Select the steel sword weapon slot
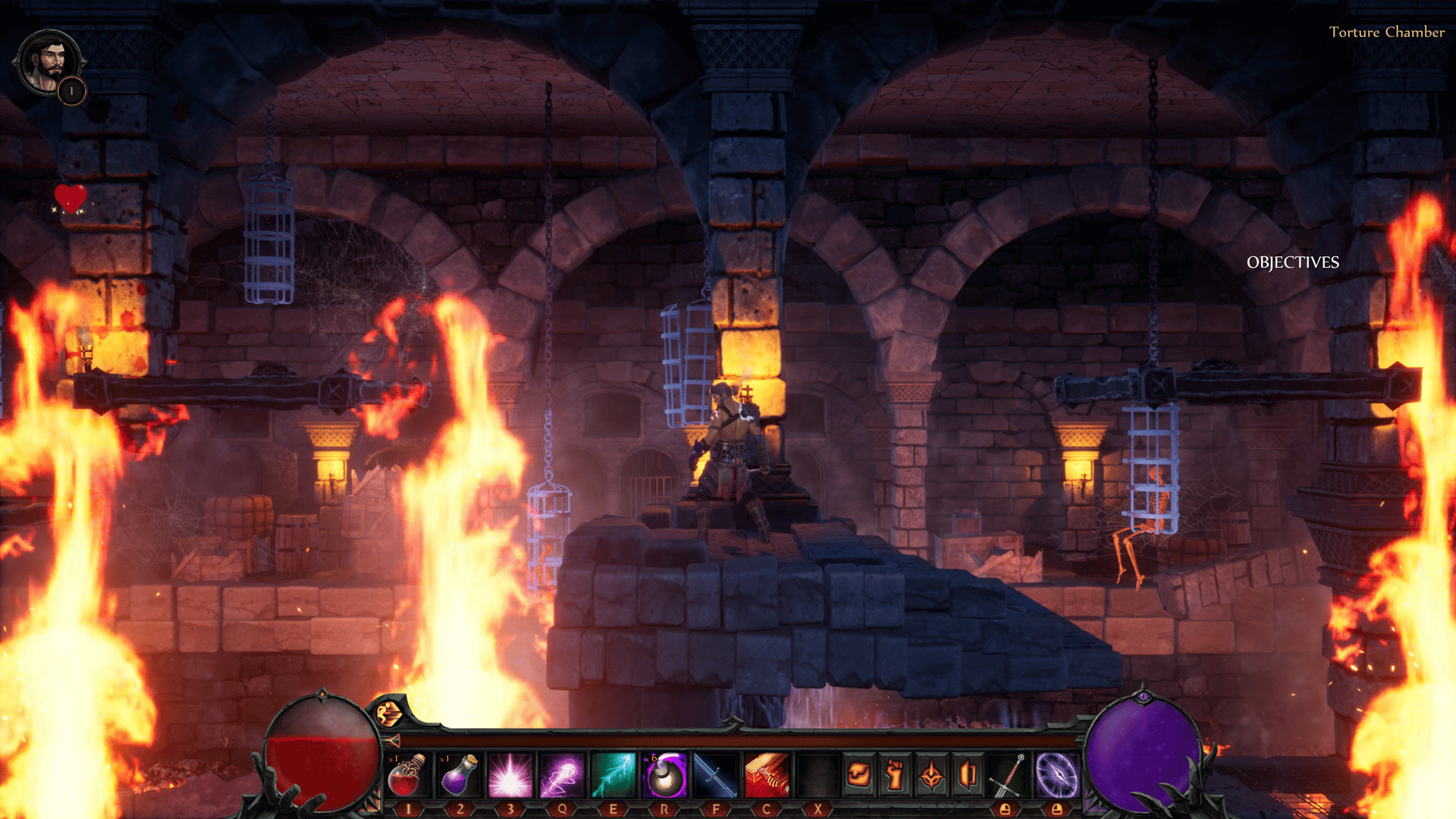Viewport: 1456px width, 819px height. 1006,775
